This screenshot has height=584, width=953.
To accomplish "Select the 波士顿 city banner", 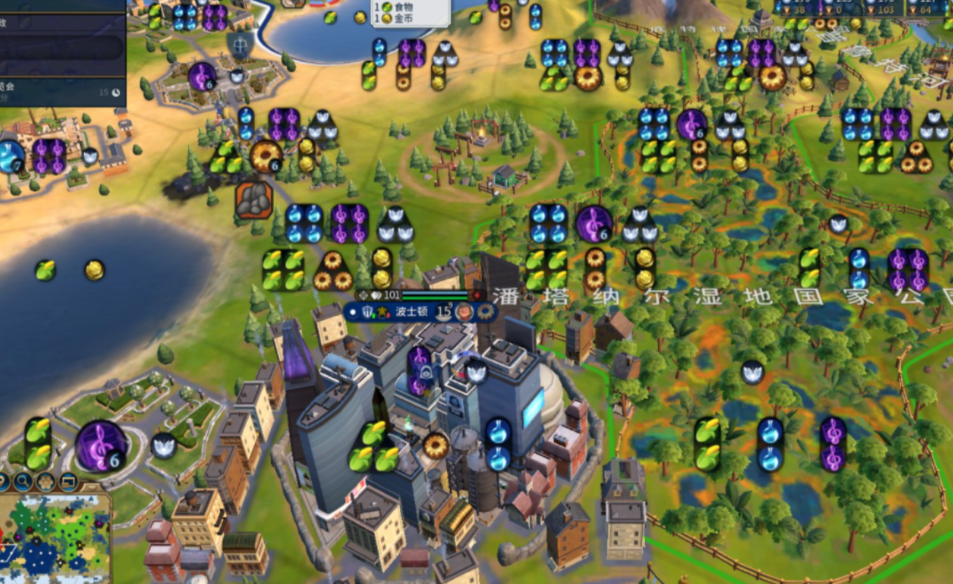I will (x=410, y=311).
